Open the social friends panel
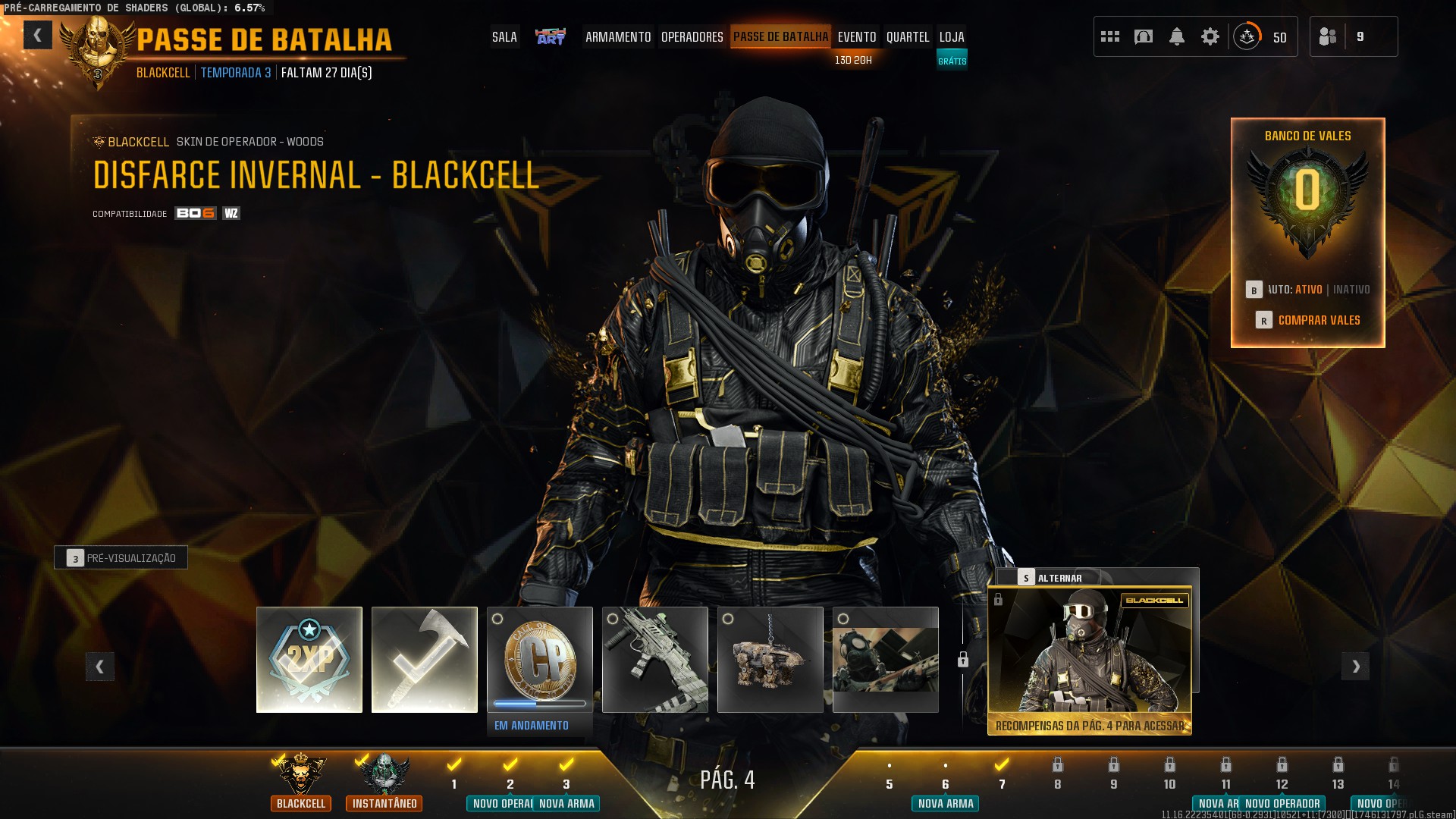Viewport: 1456px width, 819px height. (x=1329, y=36)
